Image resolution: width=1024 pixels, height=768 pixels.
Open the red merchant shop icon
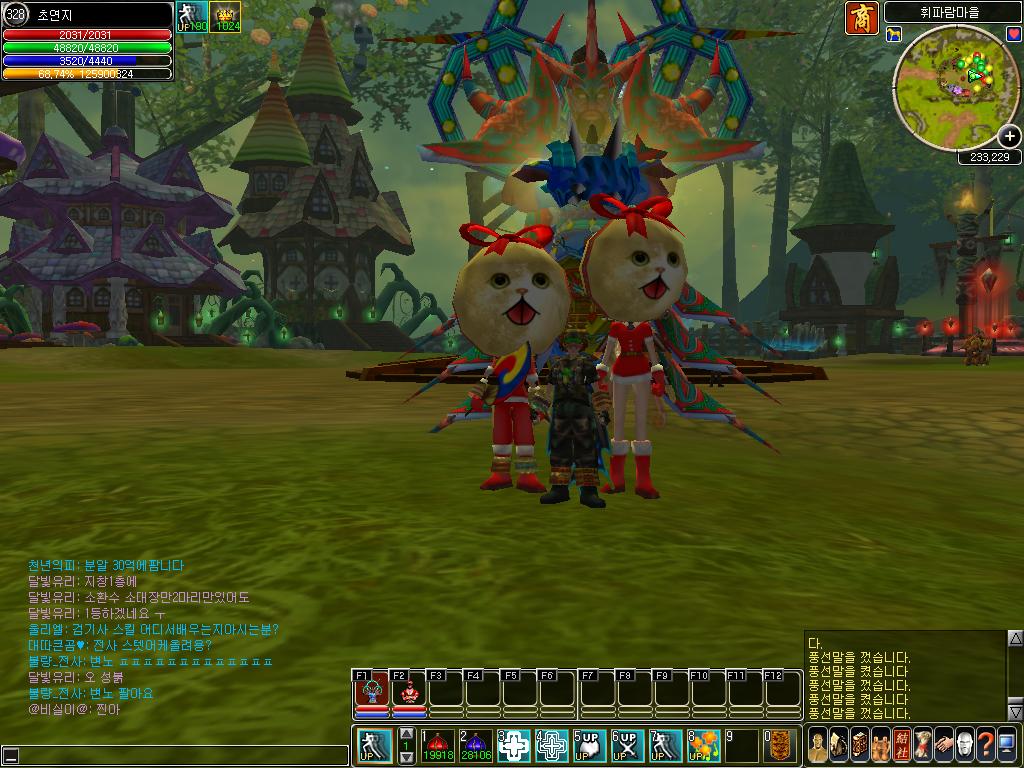click(861, 18)
